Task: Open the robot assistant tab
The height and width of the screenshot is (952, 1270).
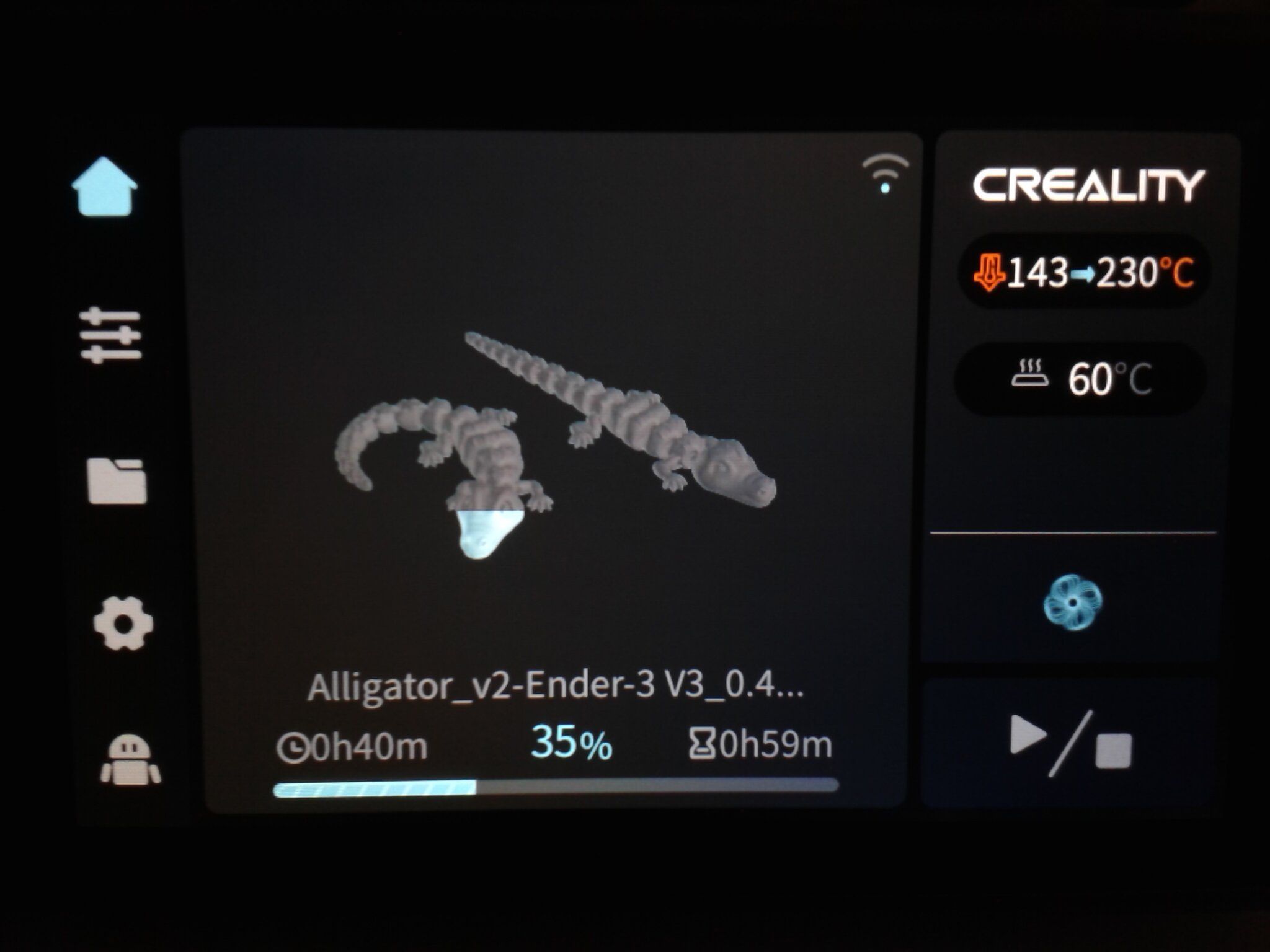Action: (x=130, y=760)
